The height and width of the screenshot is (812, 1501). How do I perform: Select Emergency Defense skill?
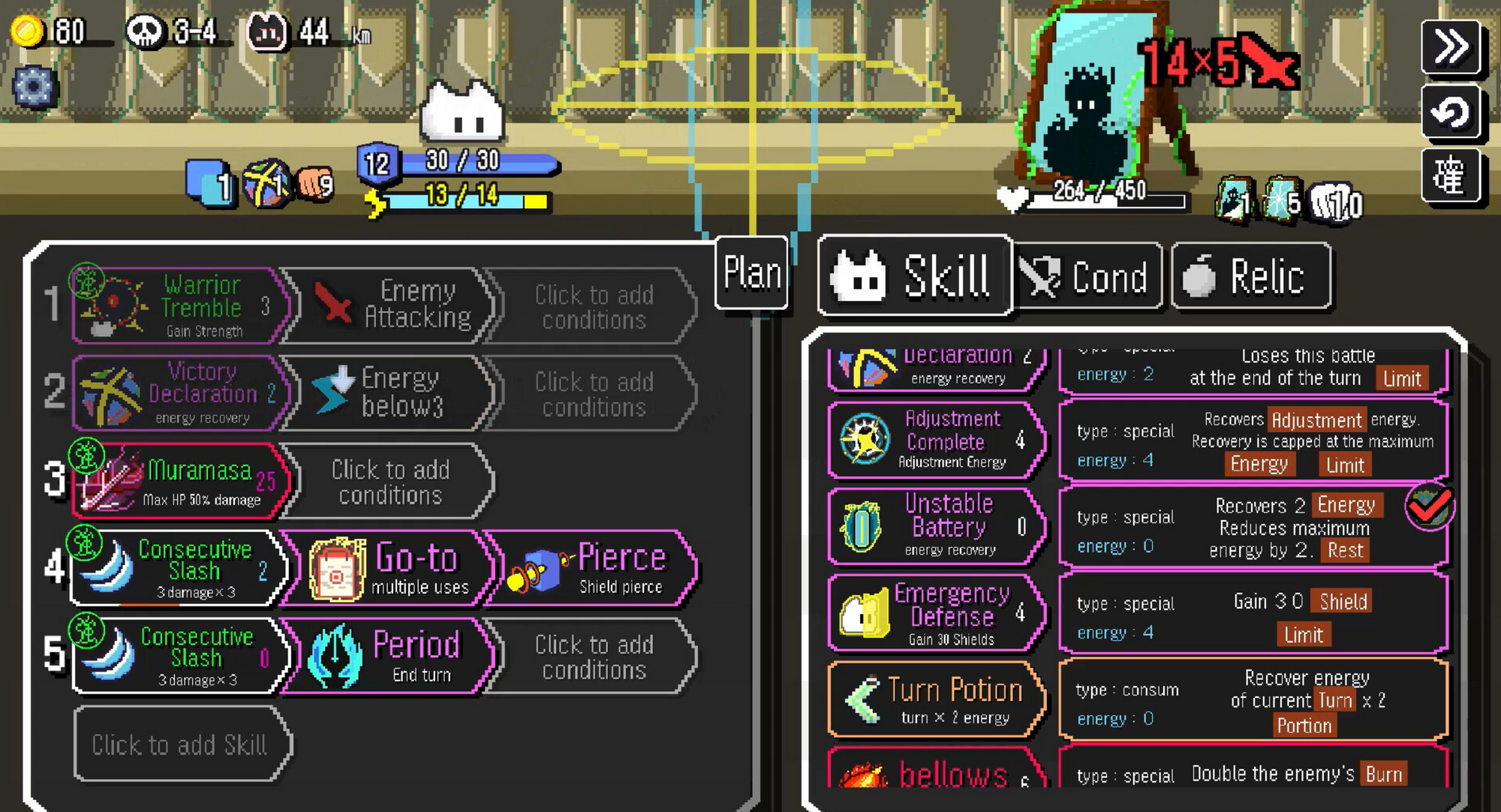[937, 613]
